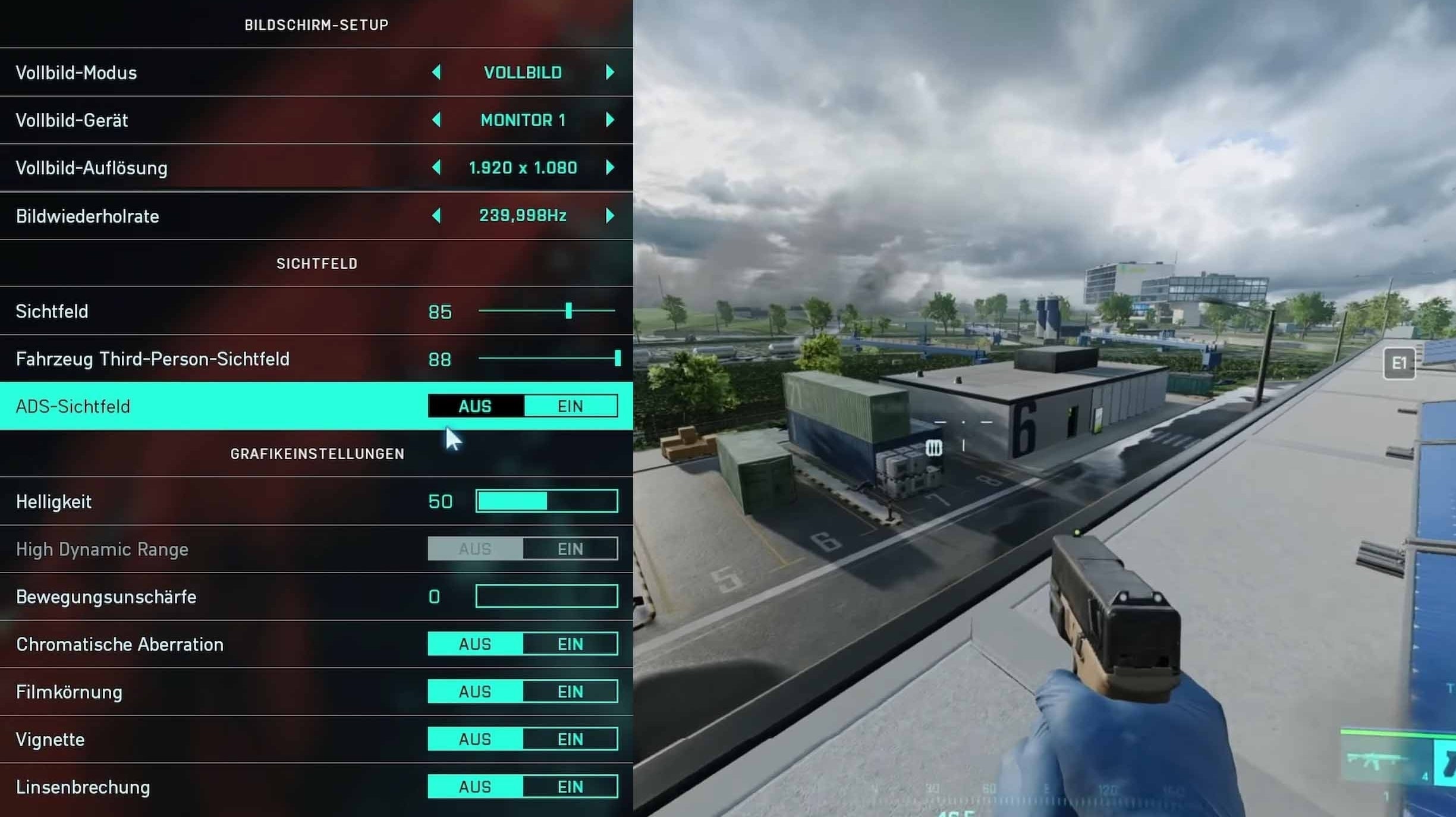Enable Linsenbrechung

click(570, 786)
